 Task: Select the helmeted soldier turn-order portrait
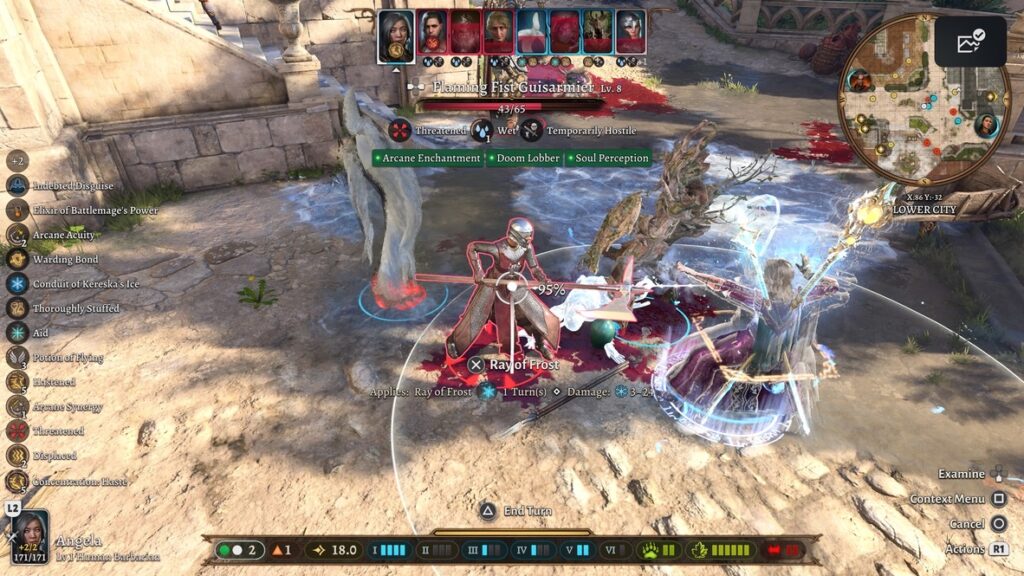[630, 31]
